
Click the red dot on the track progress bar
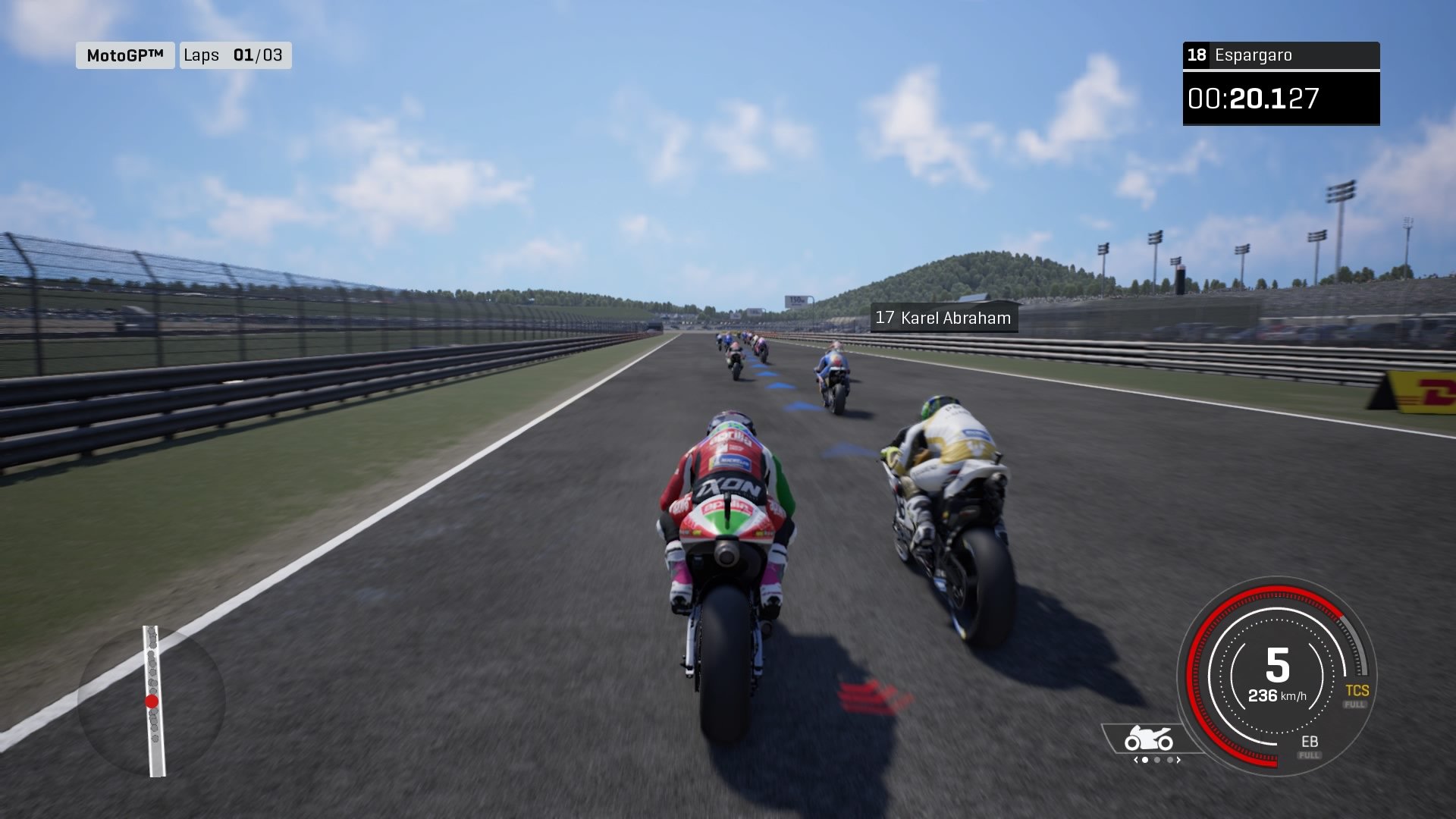pos(152,701)
